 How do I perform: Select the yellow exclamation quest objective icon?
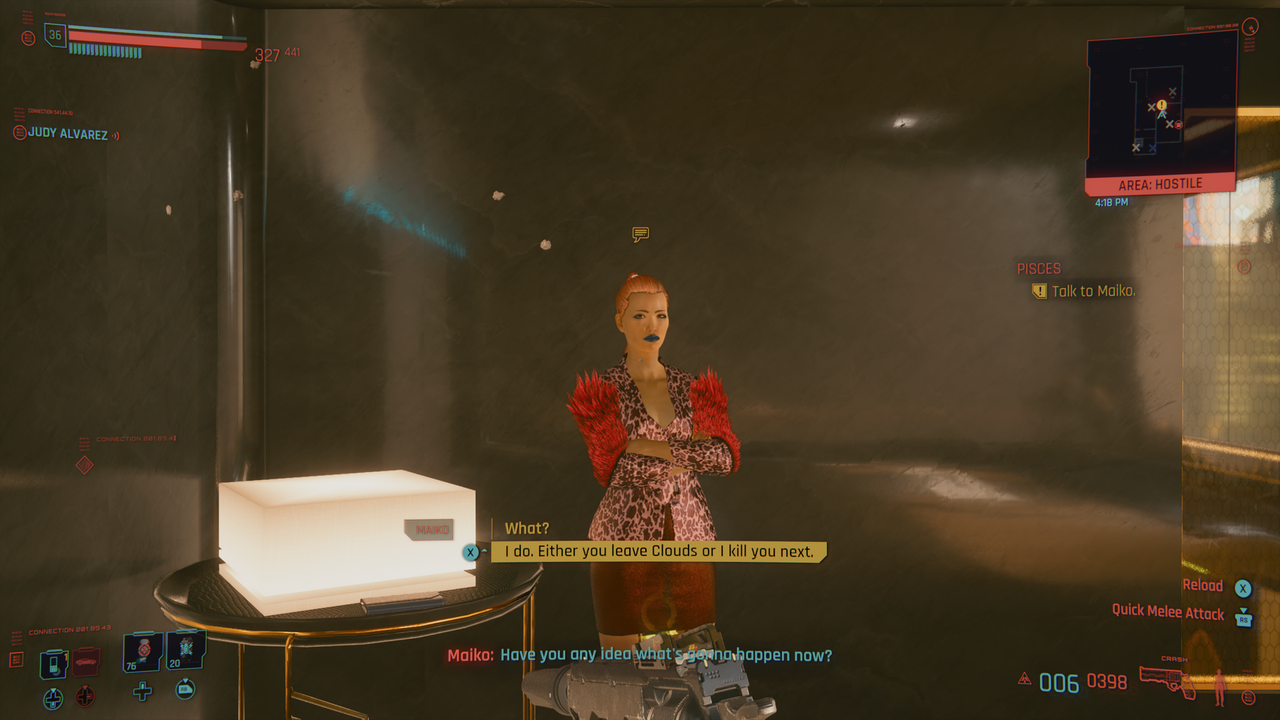tap(1038, 291)
